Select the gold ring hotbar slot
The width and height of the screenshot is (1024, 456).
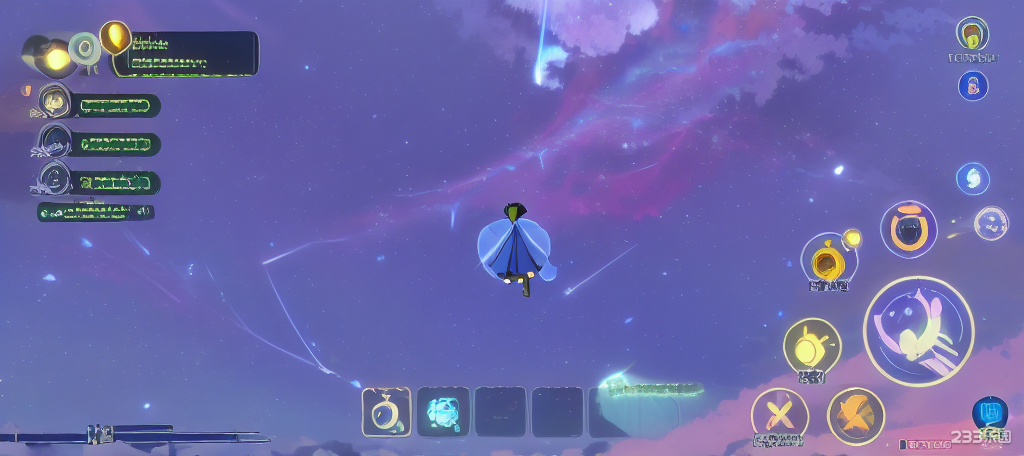[x=385, y=411]
